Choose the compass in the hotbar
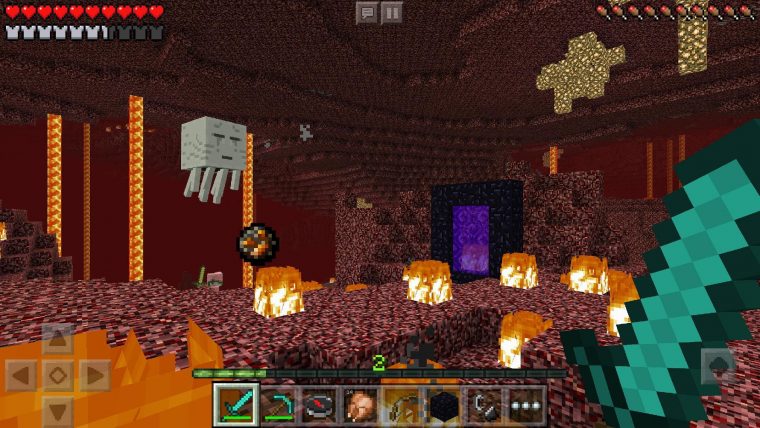Screen dimensions: 760x428 (x=318, y=405)
